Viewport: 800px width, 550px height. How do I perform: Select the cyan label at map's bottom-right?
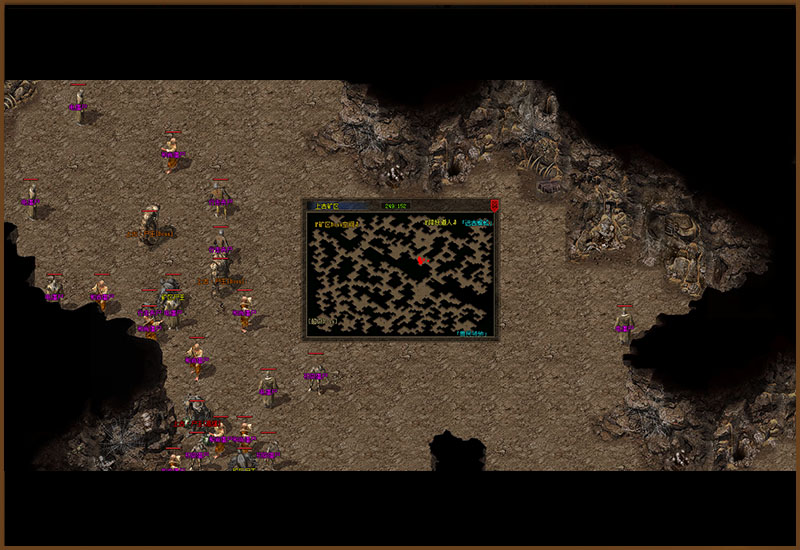[x=471, y=332]
